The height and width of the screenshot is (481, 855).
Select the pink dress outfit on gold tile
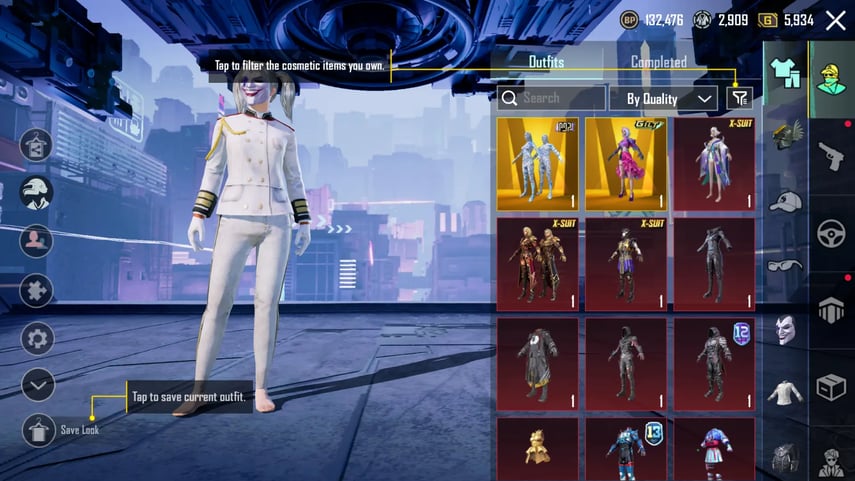pos(626,164)
